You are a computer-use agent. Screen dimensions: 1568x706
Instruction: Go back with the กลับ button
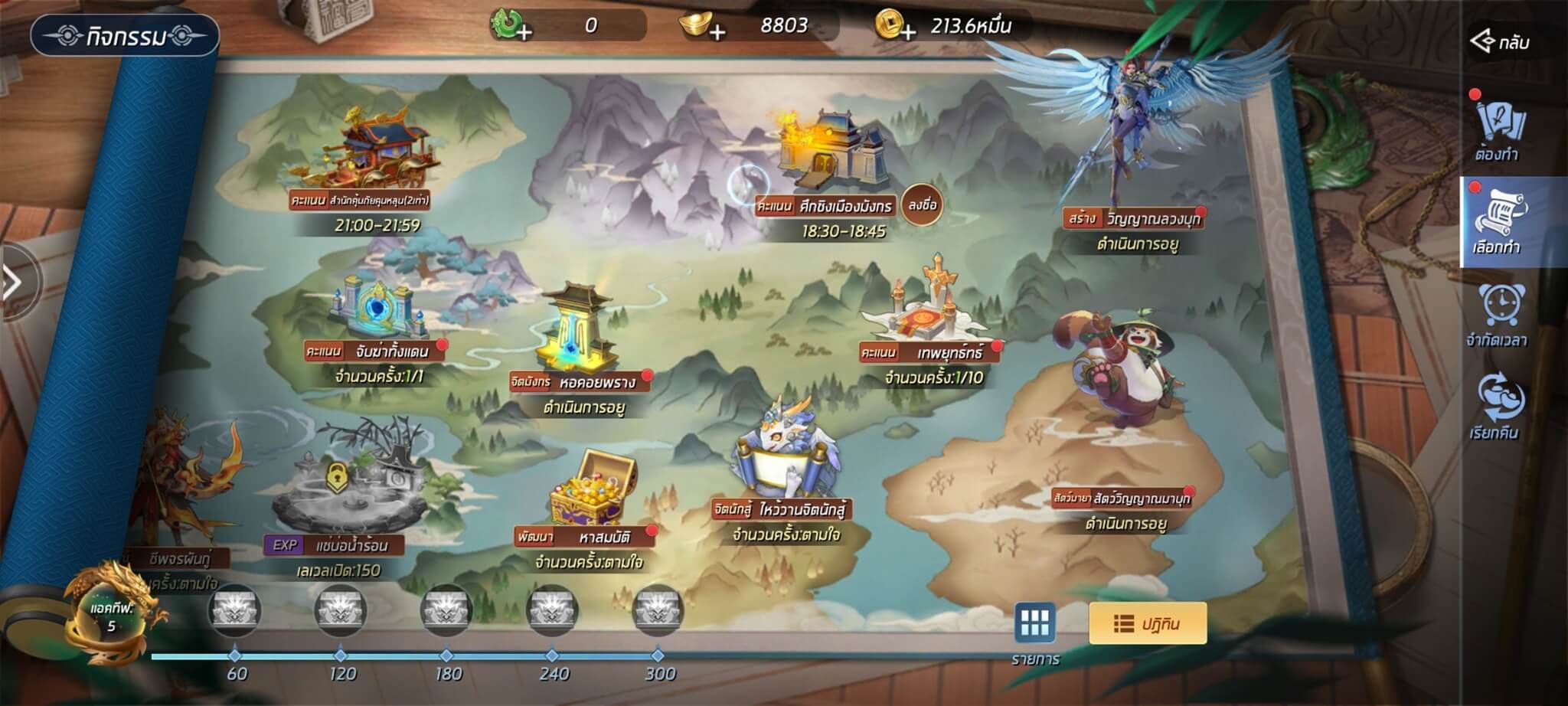click(1501, 41)
